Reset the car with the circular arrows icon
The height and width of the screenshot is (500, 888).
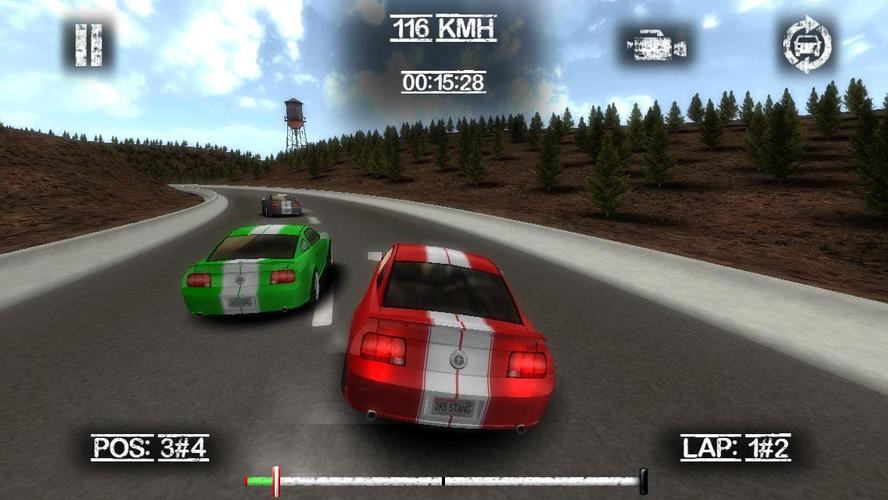click(807, 45)
